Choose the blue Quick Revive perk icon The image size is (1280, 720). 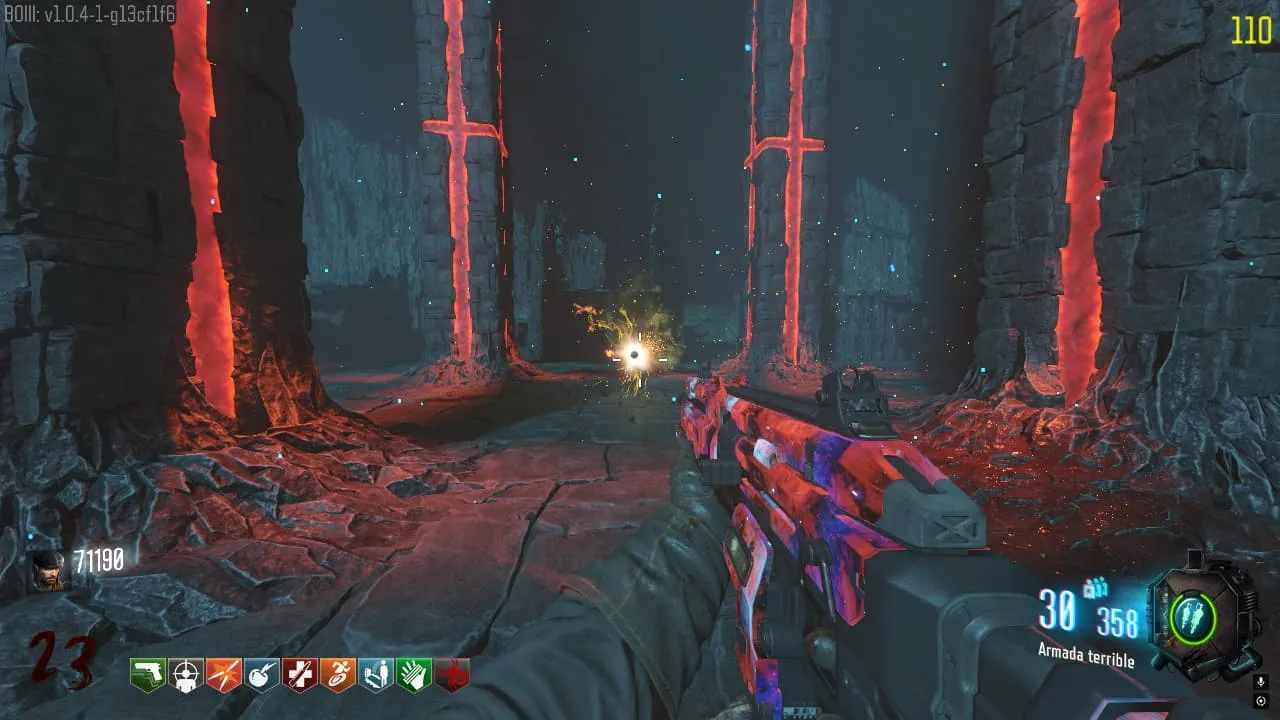click(376, 676)
